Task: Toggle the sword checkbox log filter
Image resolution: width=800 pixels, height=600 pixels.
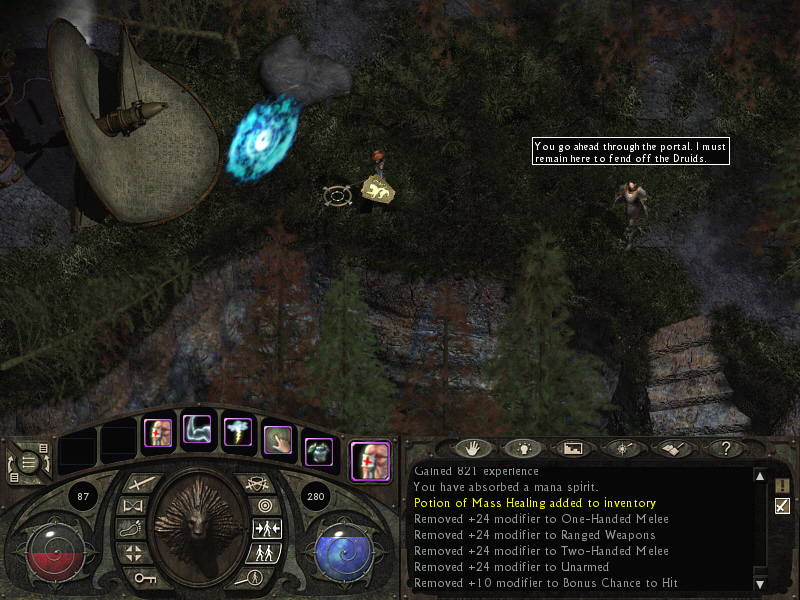Action: click(x=782, y=506)
